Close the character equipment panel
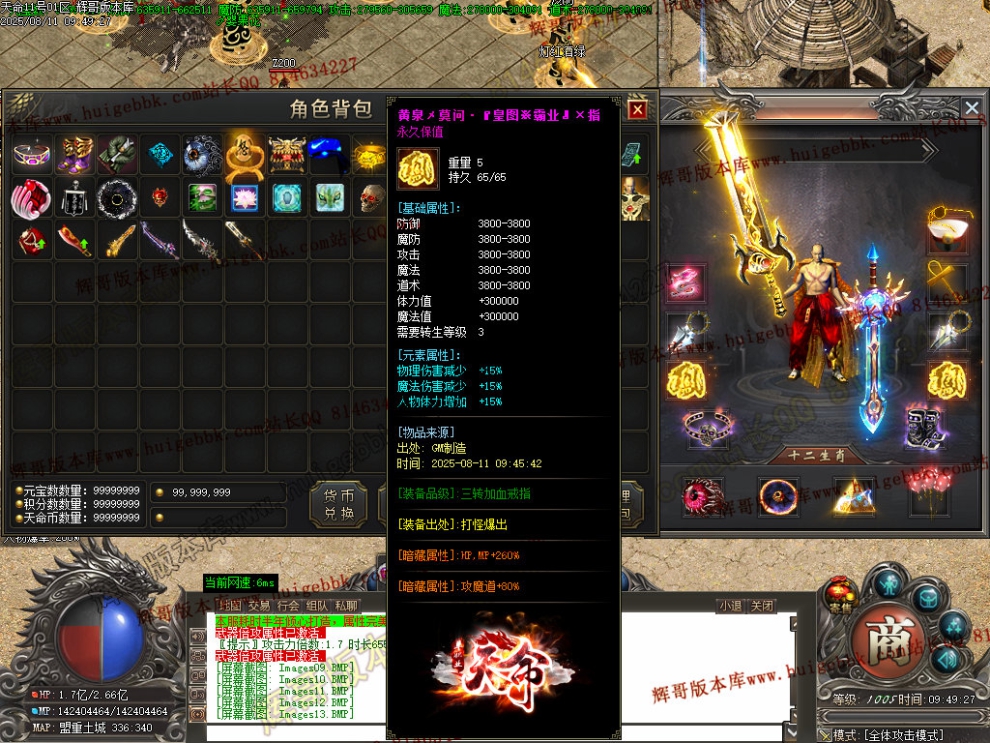Screen dimensions: 990x743 point(971,108)
